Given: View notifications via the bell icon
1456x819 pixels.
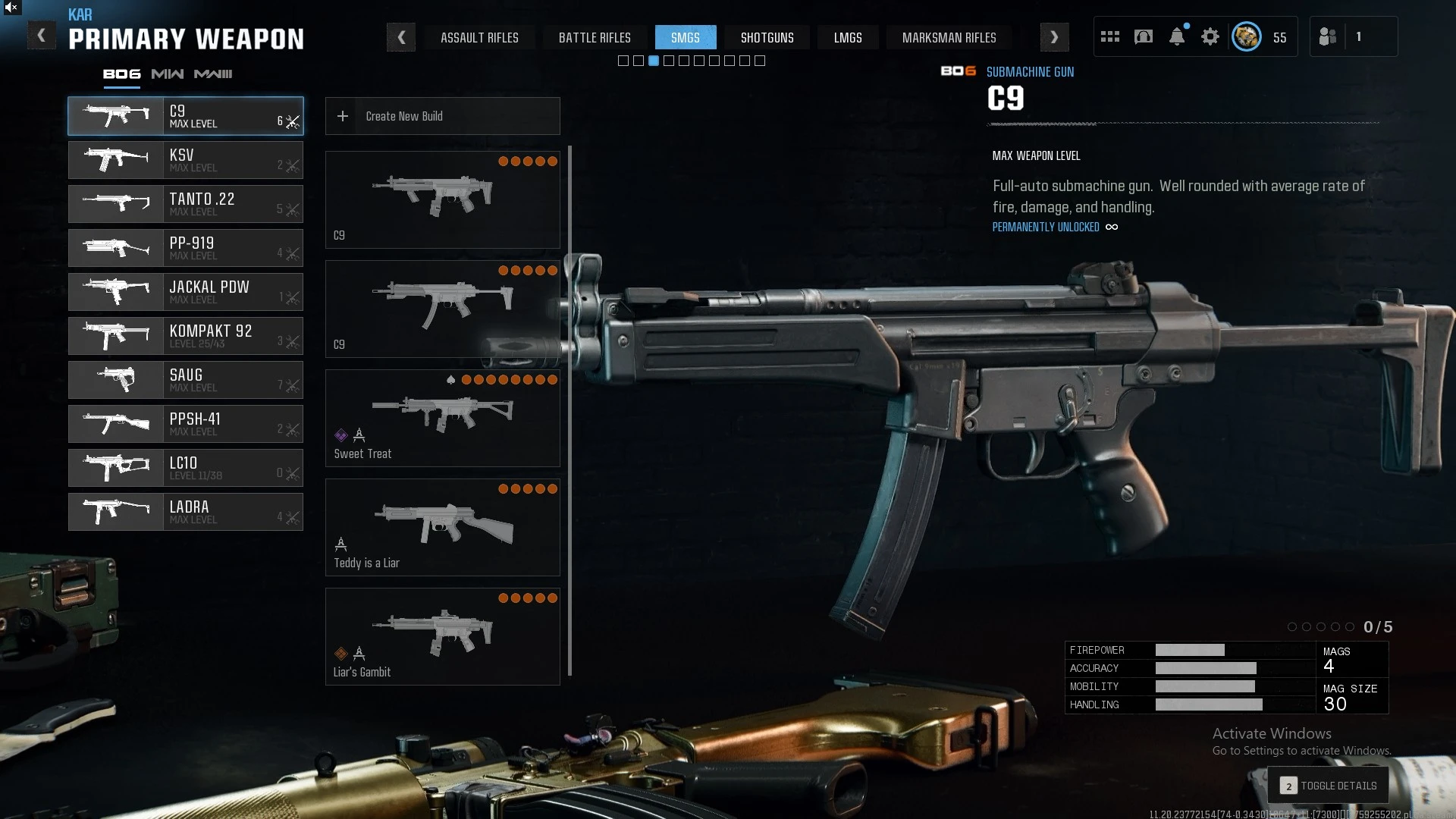Looking at the screenshot, I should 1177,36.
